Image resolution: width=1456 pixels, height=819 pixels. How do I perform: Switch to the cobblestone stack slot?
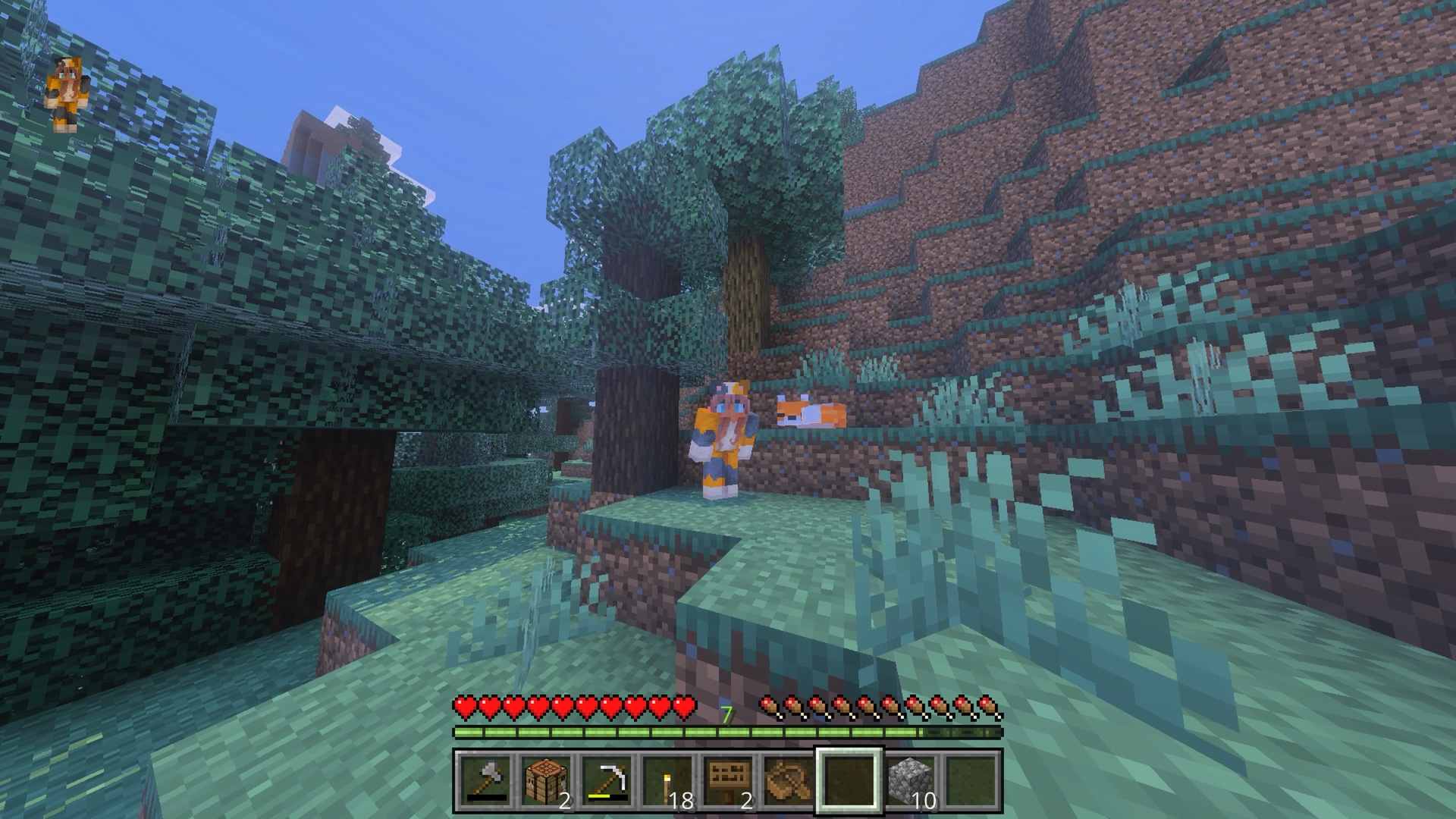[909, 781]
